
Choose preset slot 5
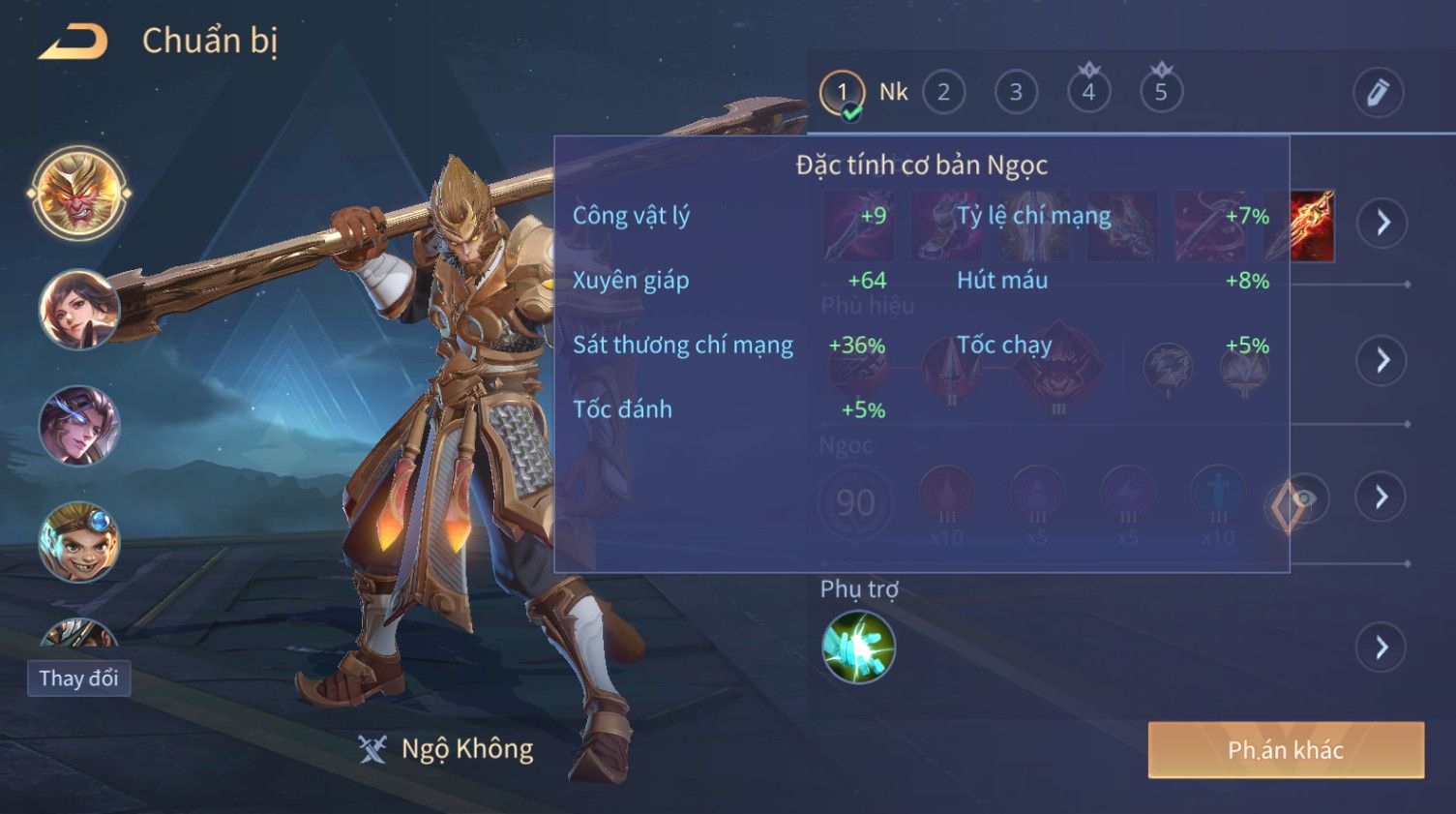pos(1161,93)
